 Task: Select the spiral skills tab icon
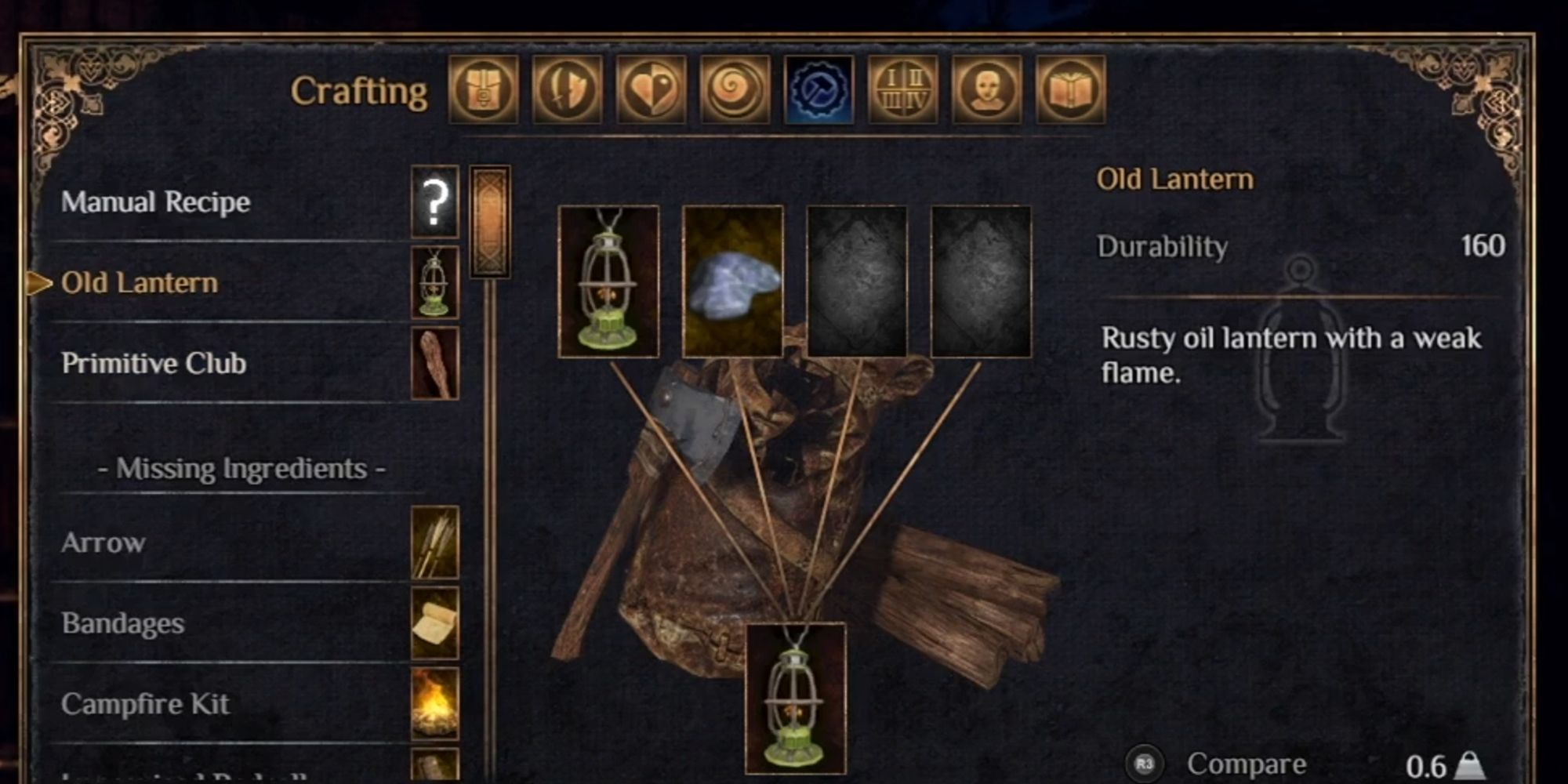pyautogui.click(x=733, y=90)
